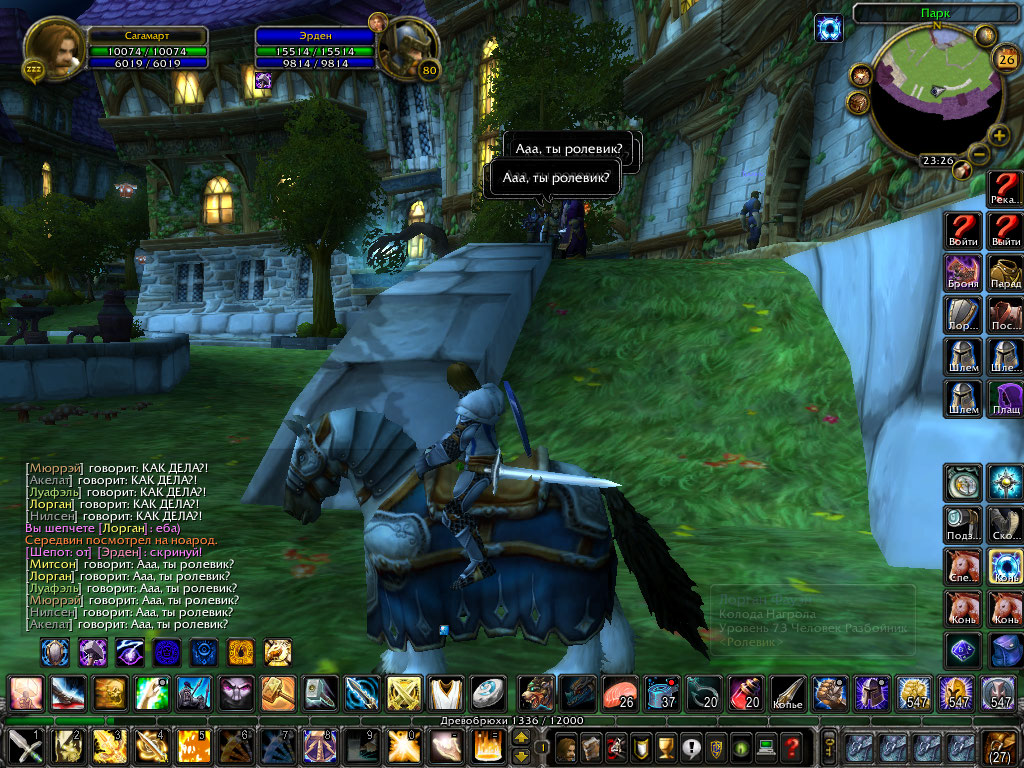Open the gold trophy achievements menu button
Image resolution: width=1024 pixels, height=768 pixels.
tap(664, 746)
